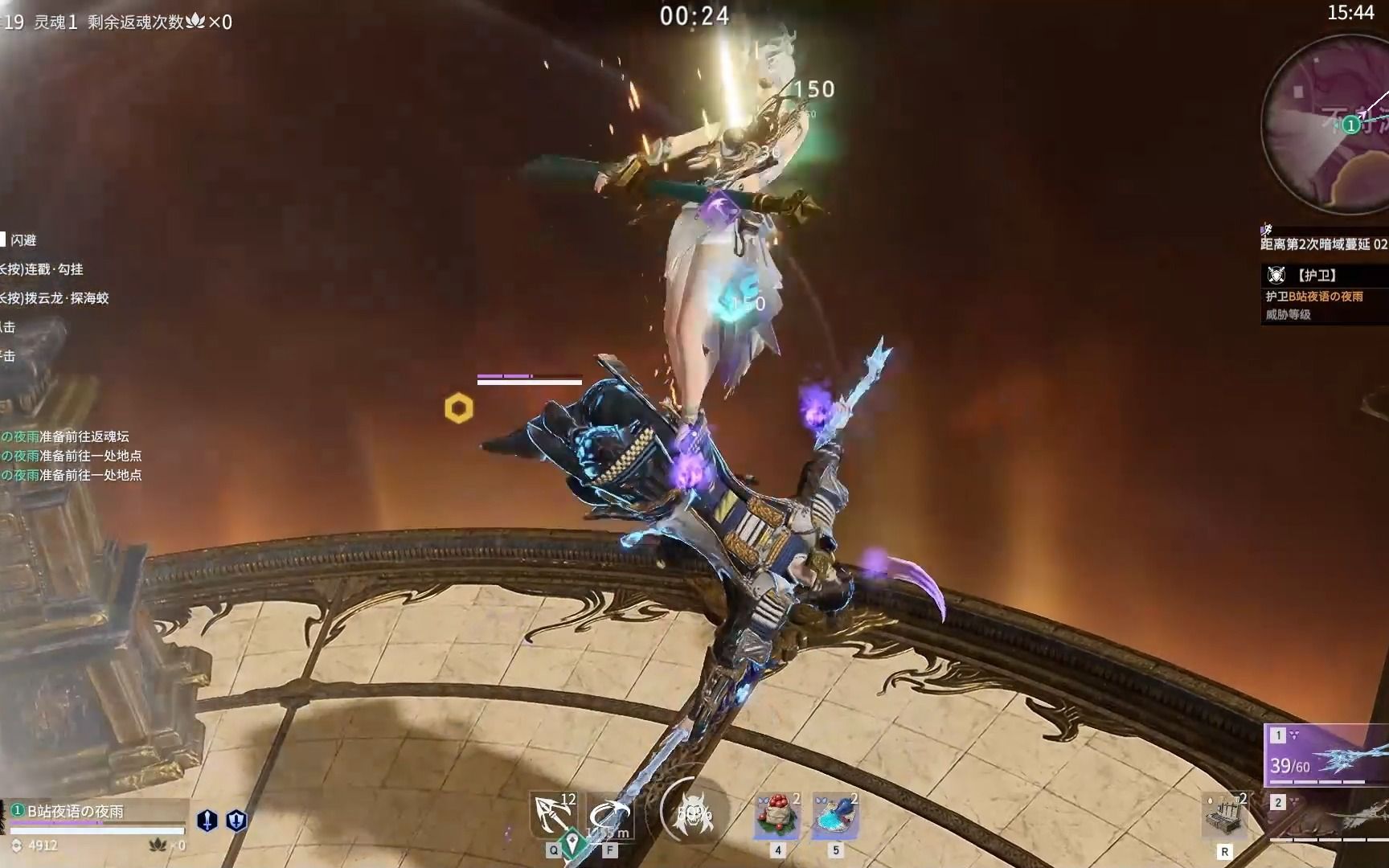This screenshot has width=1389, height=868.
Task: Switch to the second weapon slot
Action: coord(1328,815)
